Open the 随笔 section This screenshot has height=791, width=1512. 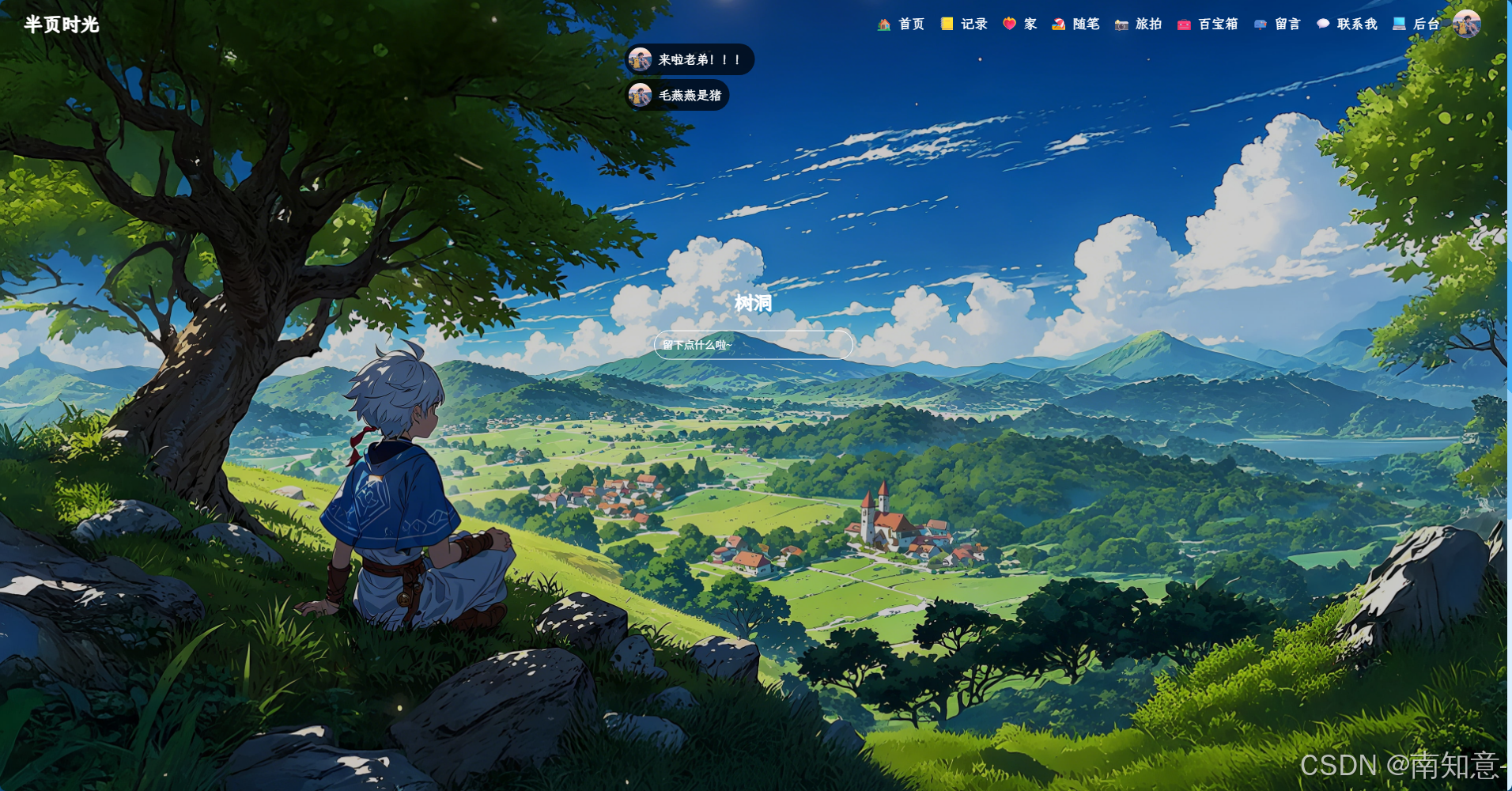click(1076, 25)
